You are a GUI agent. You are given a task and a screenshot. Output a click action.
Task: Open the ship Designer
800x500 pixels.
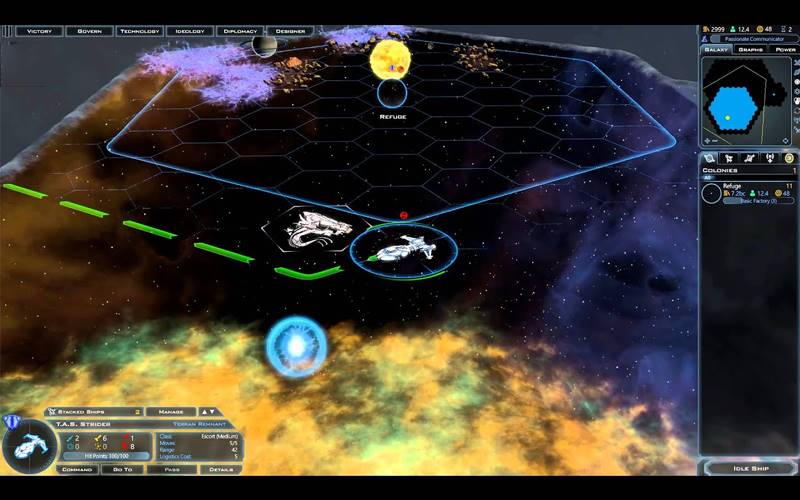tap(290, 31)
